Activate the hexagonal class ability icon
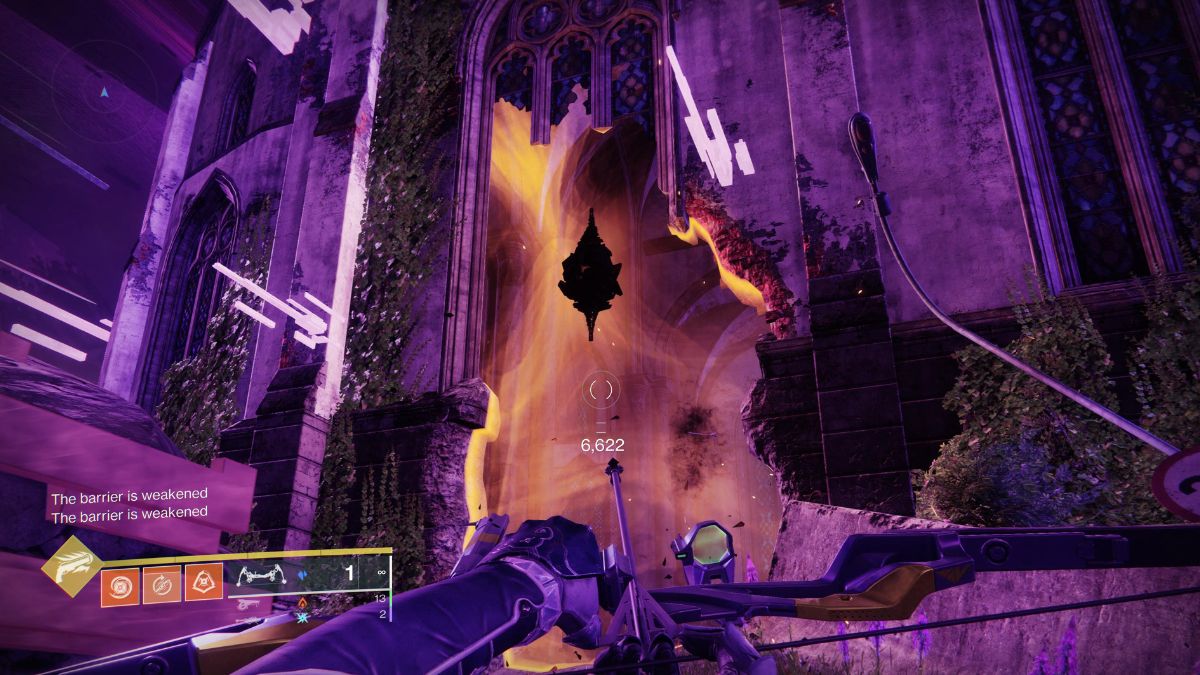1200x675 pixels. (203, 585)
